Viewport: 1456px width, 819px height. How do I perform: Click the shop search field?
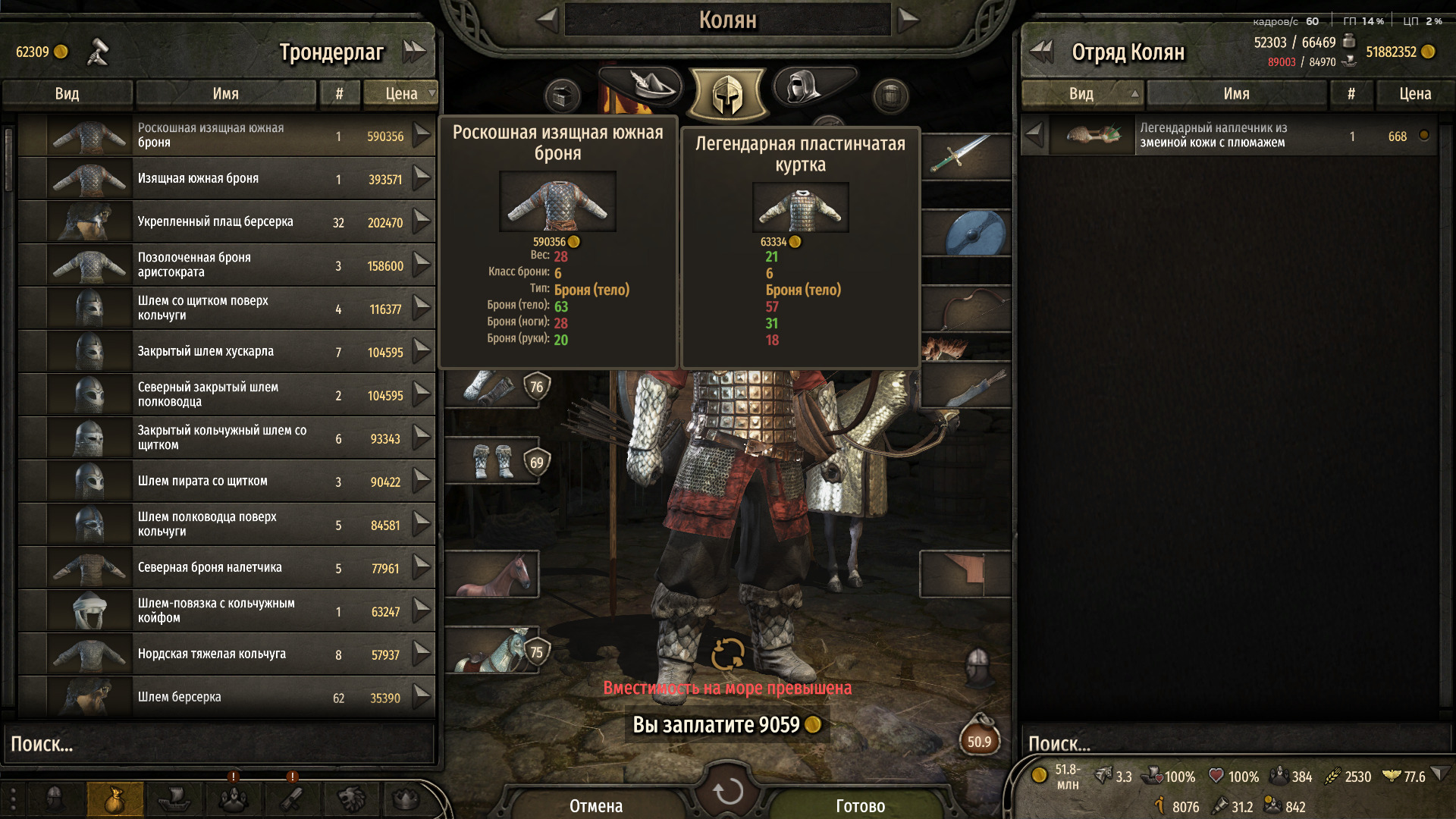tap(220, 744)
